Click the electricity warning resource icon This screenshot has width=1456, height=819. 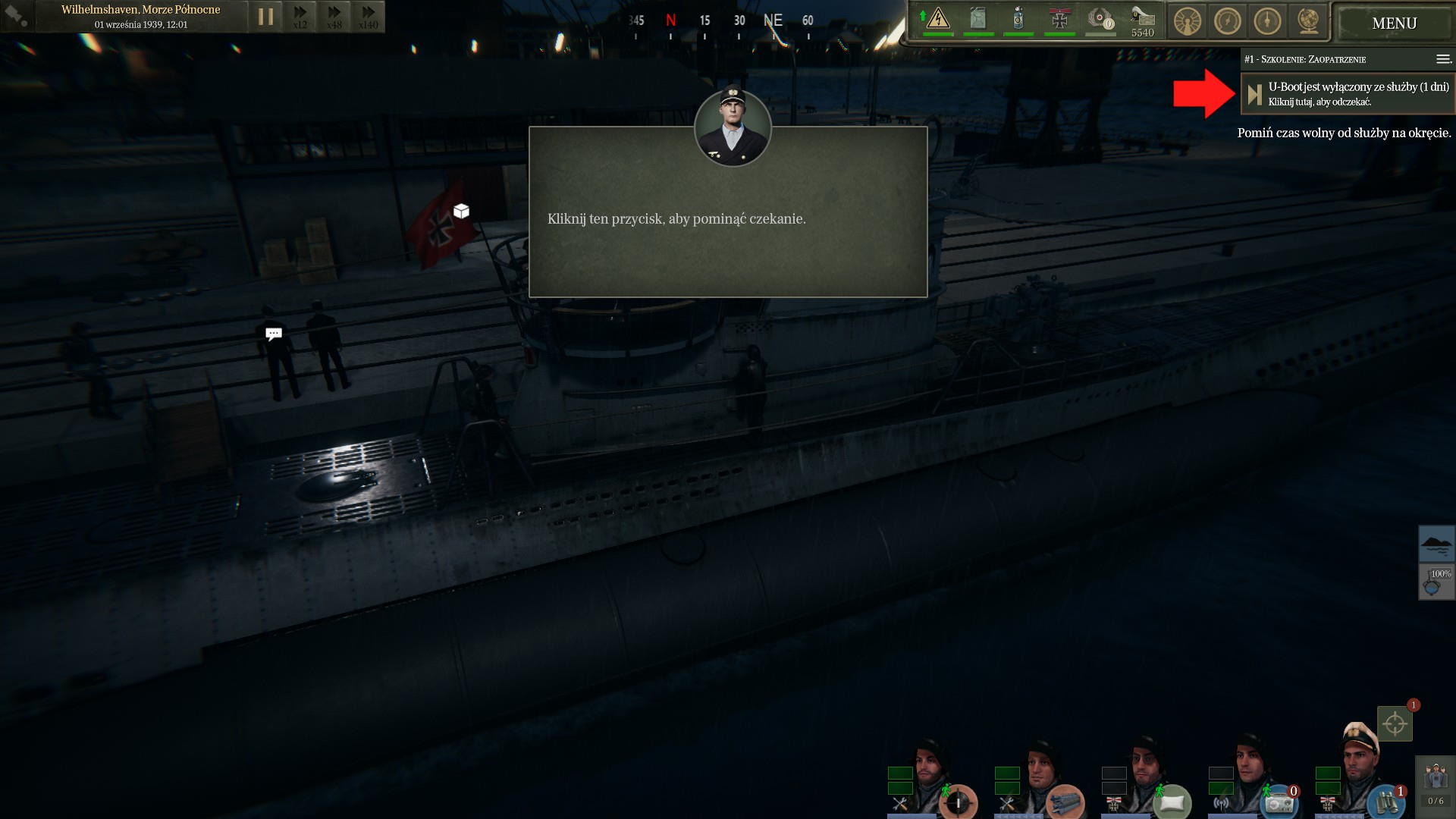click(938, 19)
